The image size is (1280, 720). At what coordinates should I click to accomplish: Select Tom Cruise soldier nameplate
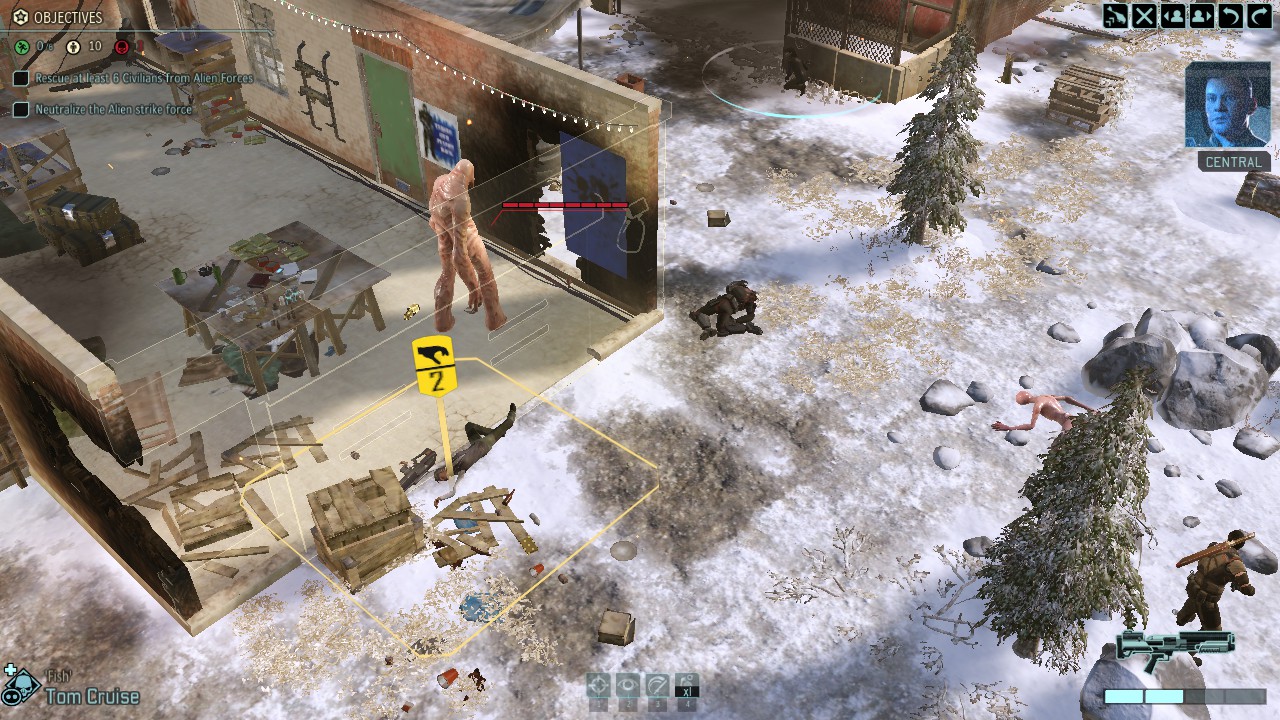click(92, 696)
